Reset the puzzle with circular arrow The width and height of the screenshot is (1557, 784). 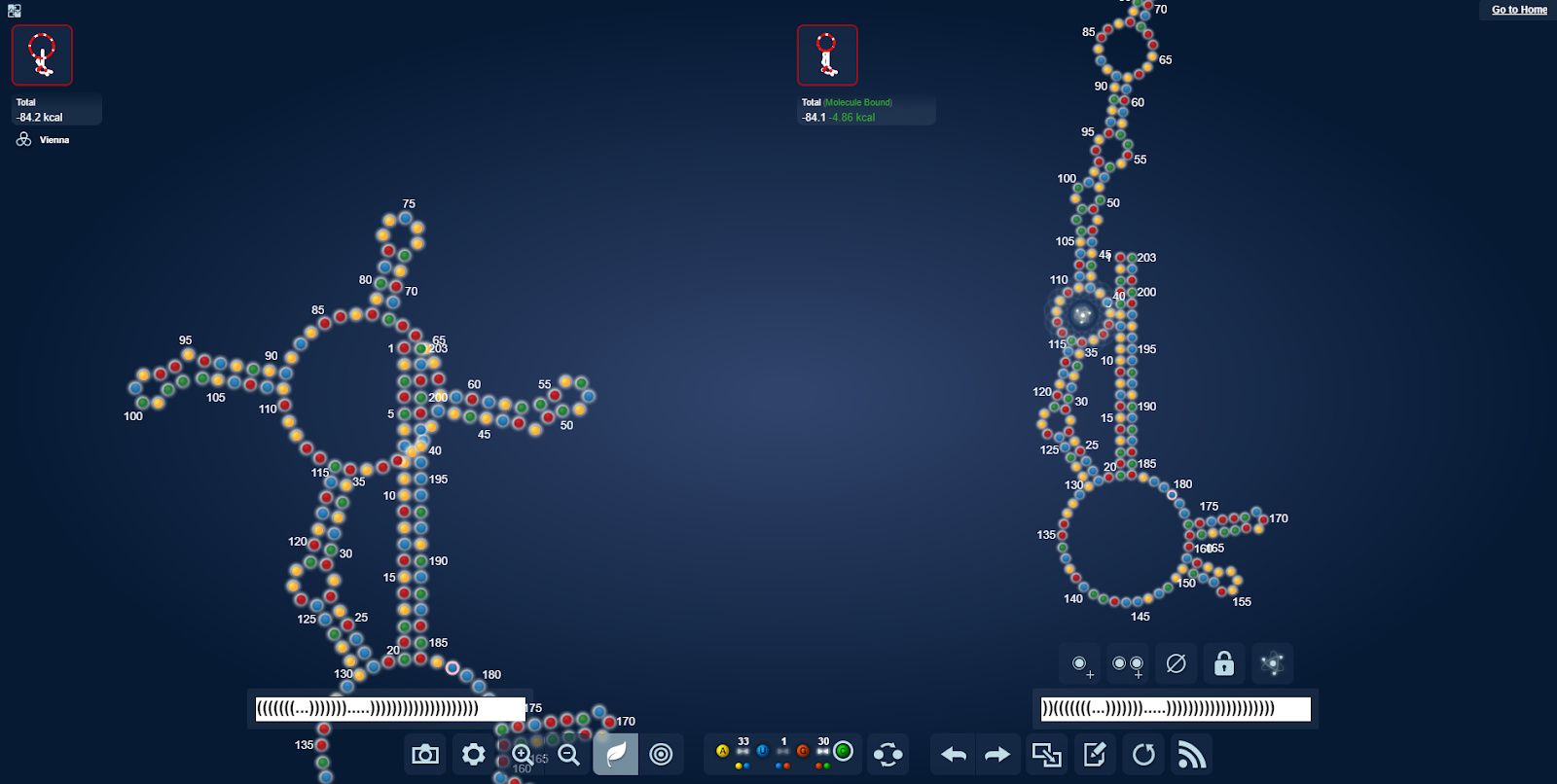pos(1143,755)
